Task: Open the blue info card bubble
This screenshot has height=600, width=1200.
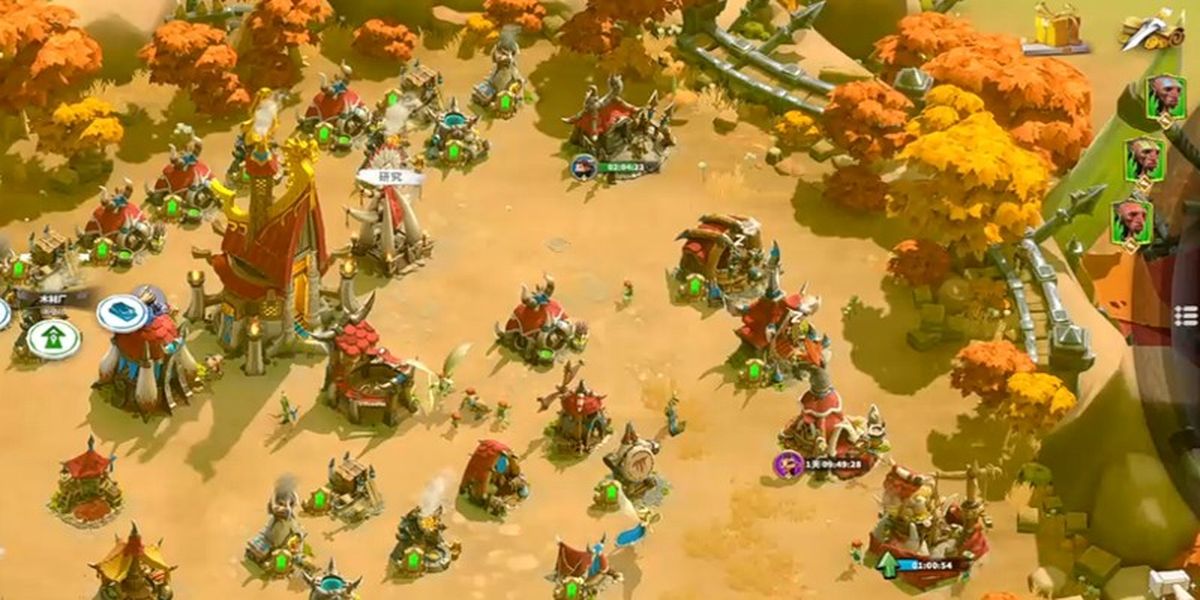Action: click(x=123, y=313)
